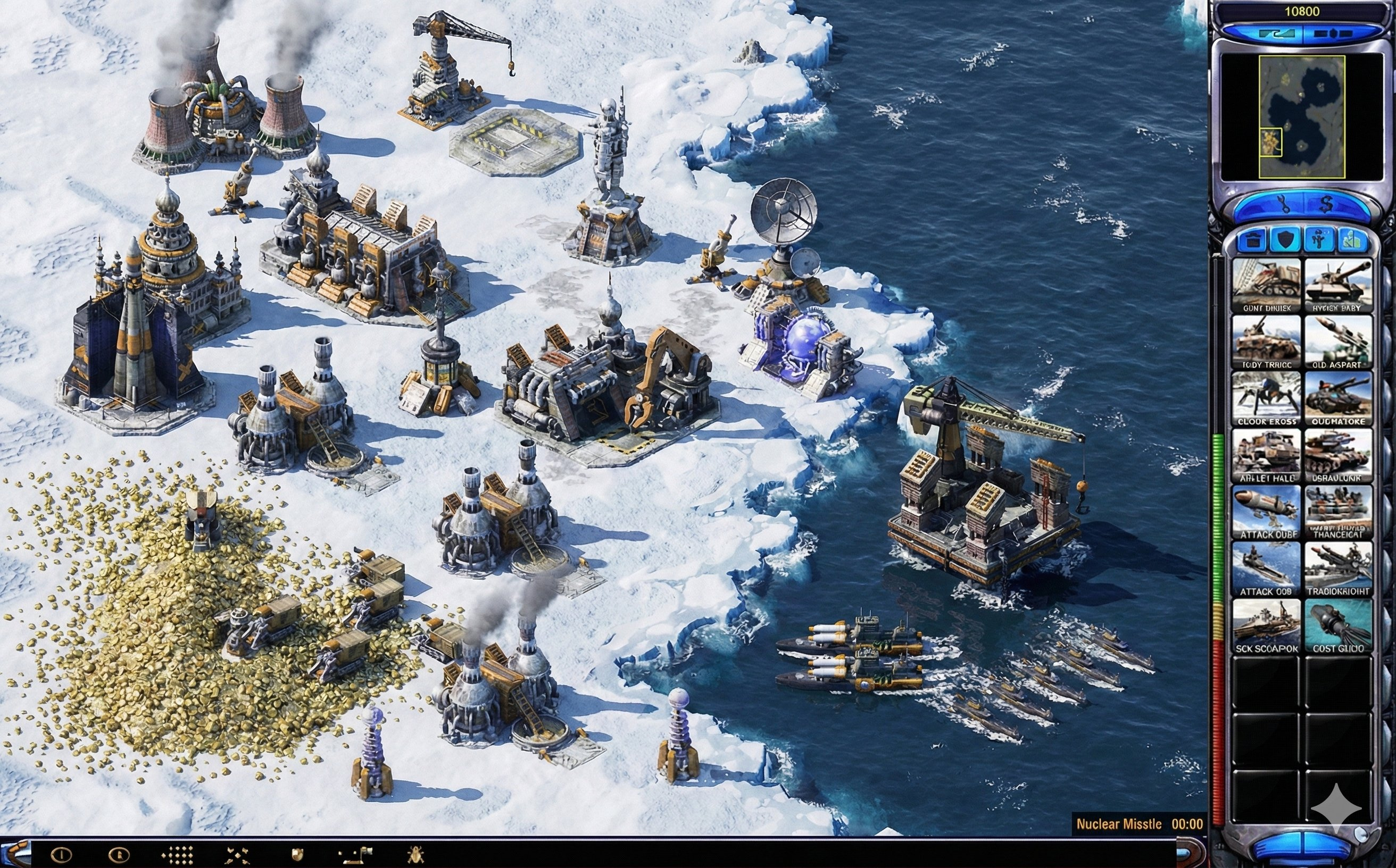Screen dimensions: 1396x868
Task: Switch to the shield defenses build tab
Action: click(1285, 240)
